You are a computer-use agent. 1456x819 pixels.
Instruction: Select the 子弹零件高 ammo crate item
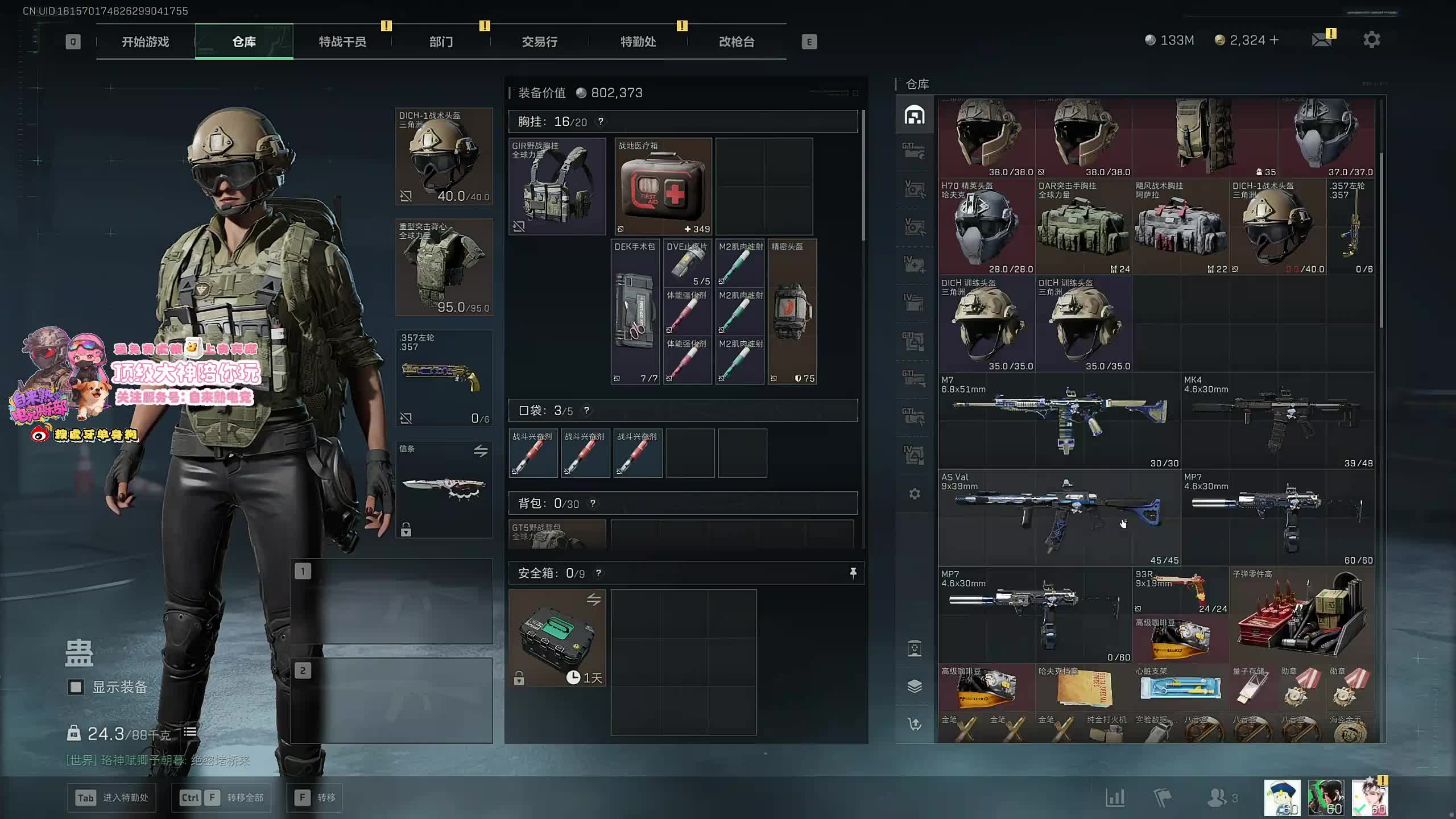coord(1301,614)
